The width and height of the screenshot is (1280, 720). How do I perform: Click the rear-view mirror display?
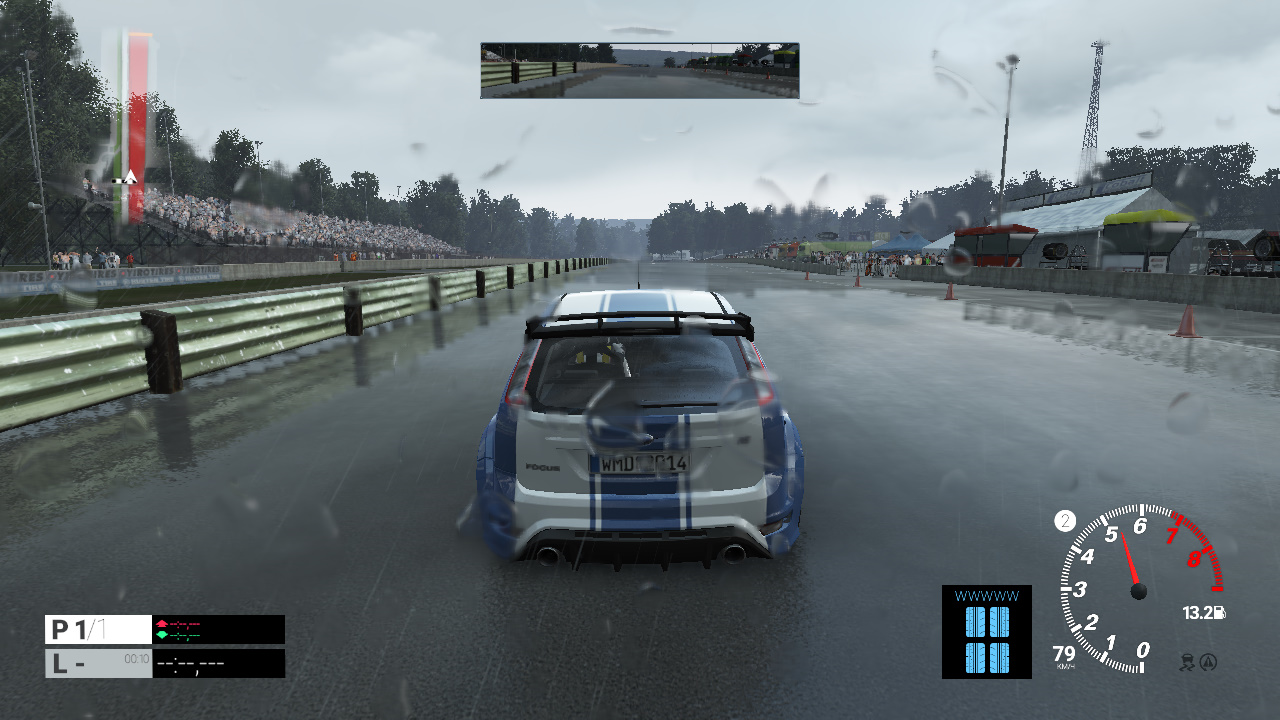639,70
